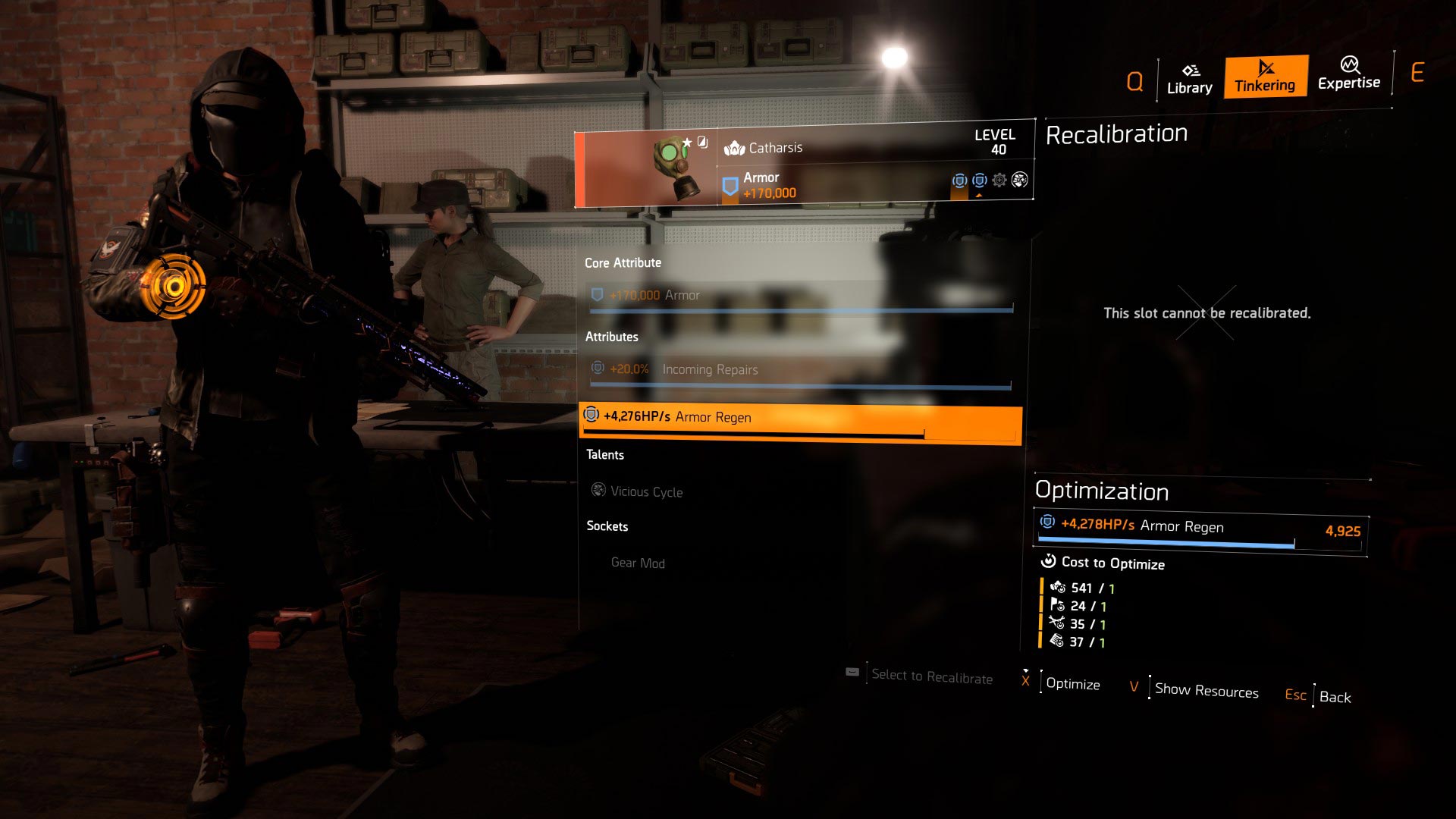The height and width of the screenshot is (819, 1456).
Task: Click the Armor shield icon on the item header
Action: coord(730,184)
